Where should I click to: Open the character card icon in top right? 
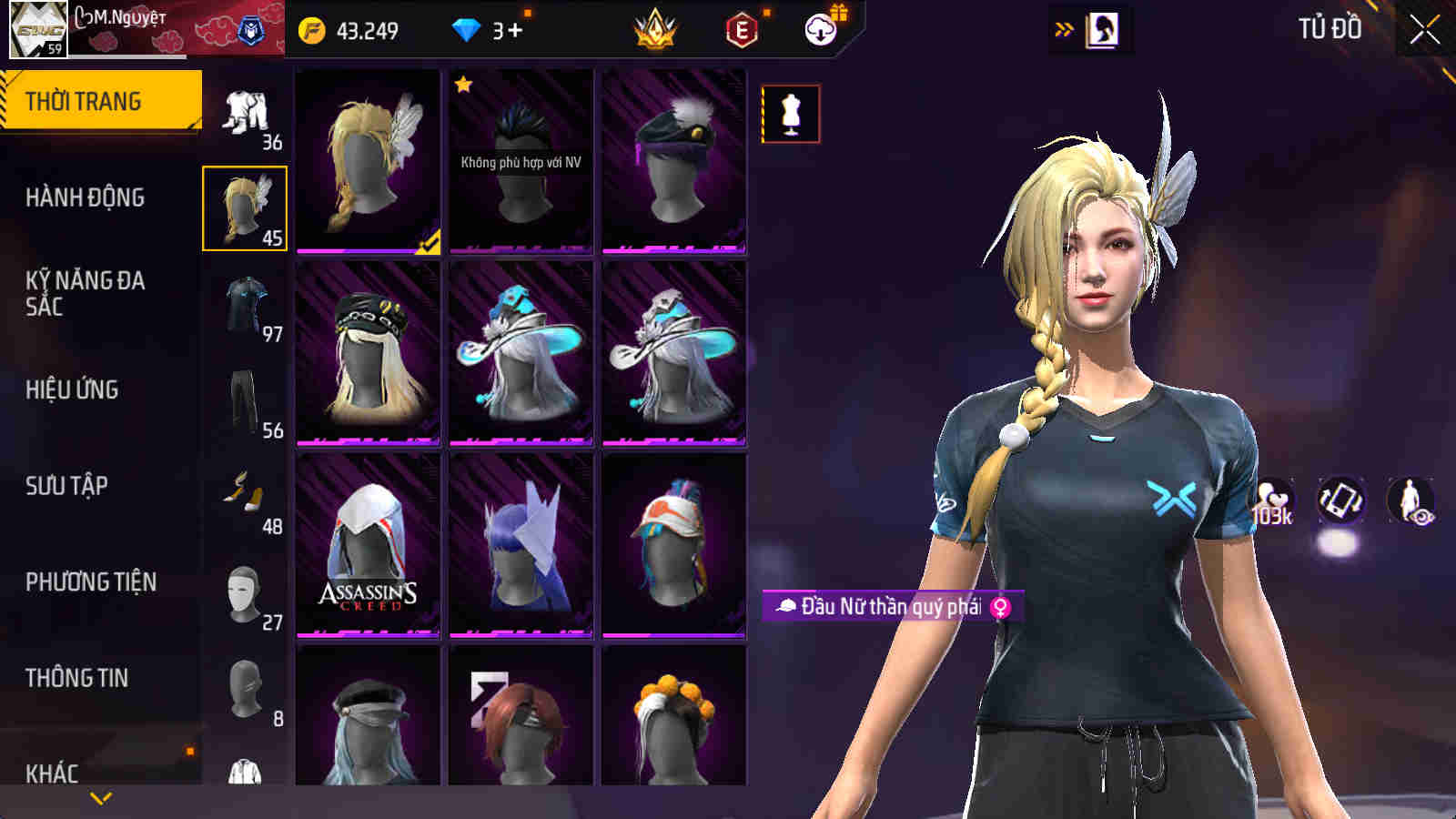[x=1102, y=27]
